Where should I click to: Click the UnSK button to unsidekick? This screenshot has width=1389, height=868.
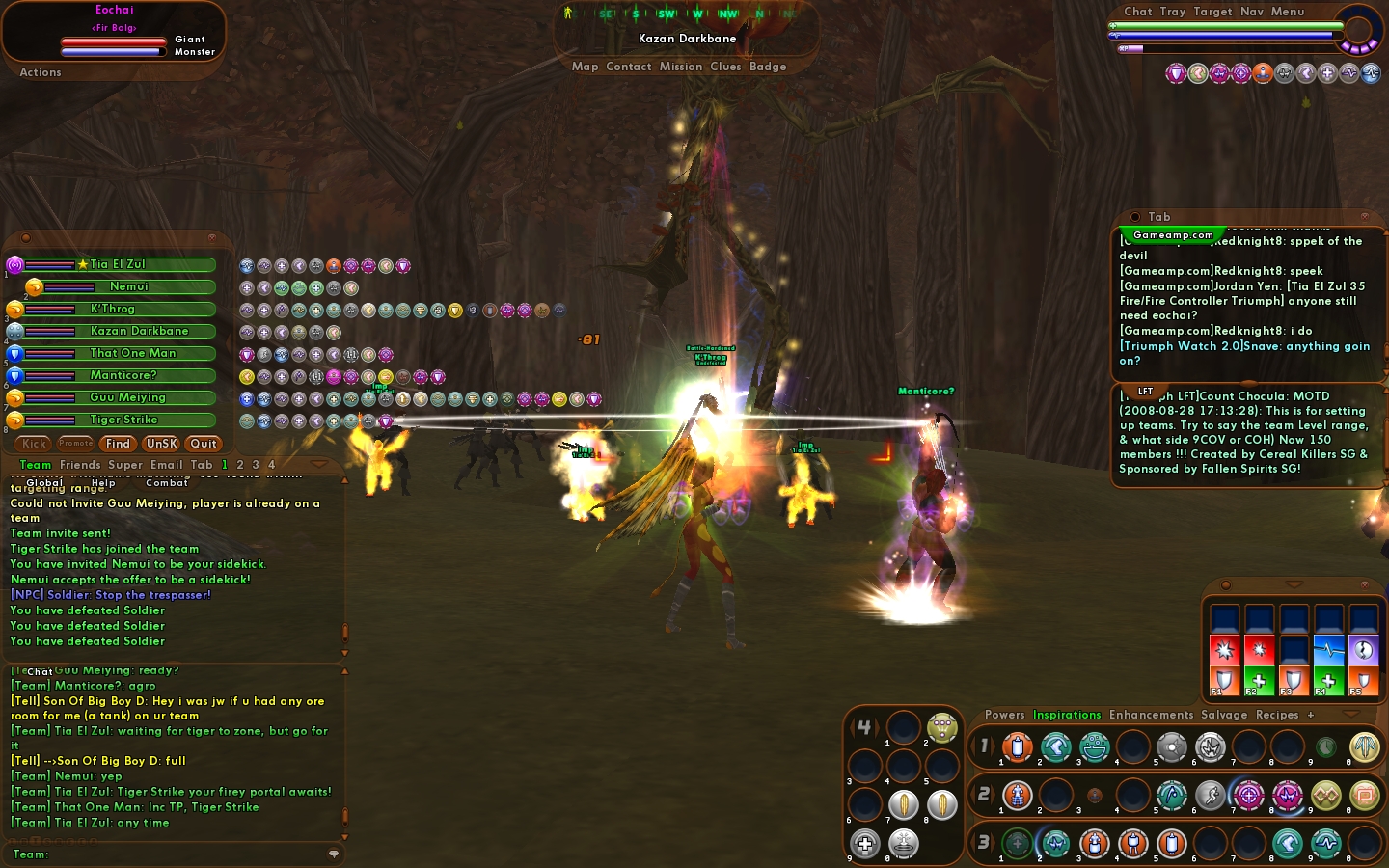pos(161,444)
